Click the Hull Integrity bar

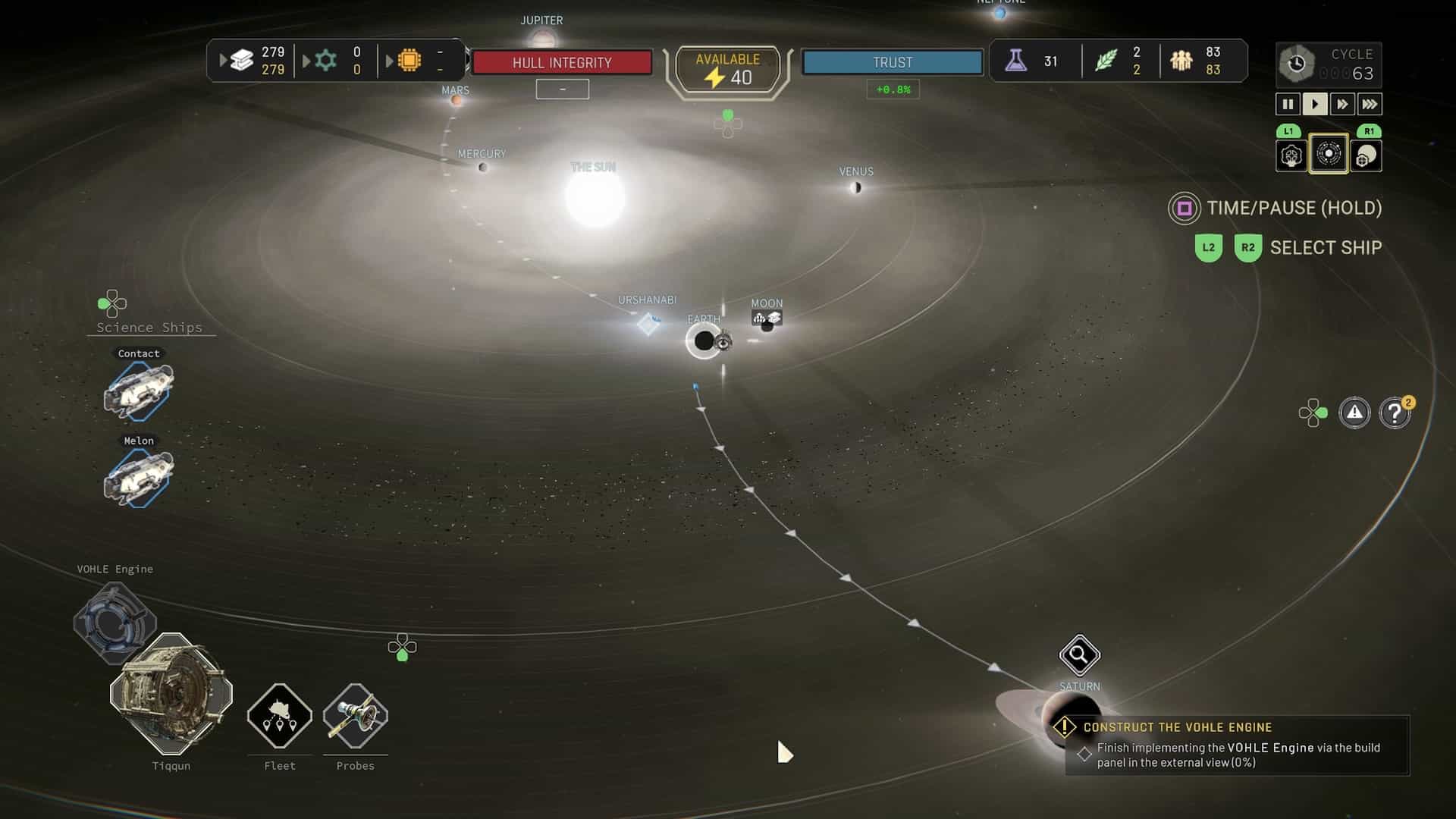tap(562, 62)
